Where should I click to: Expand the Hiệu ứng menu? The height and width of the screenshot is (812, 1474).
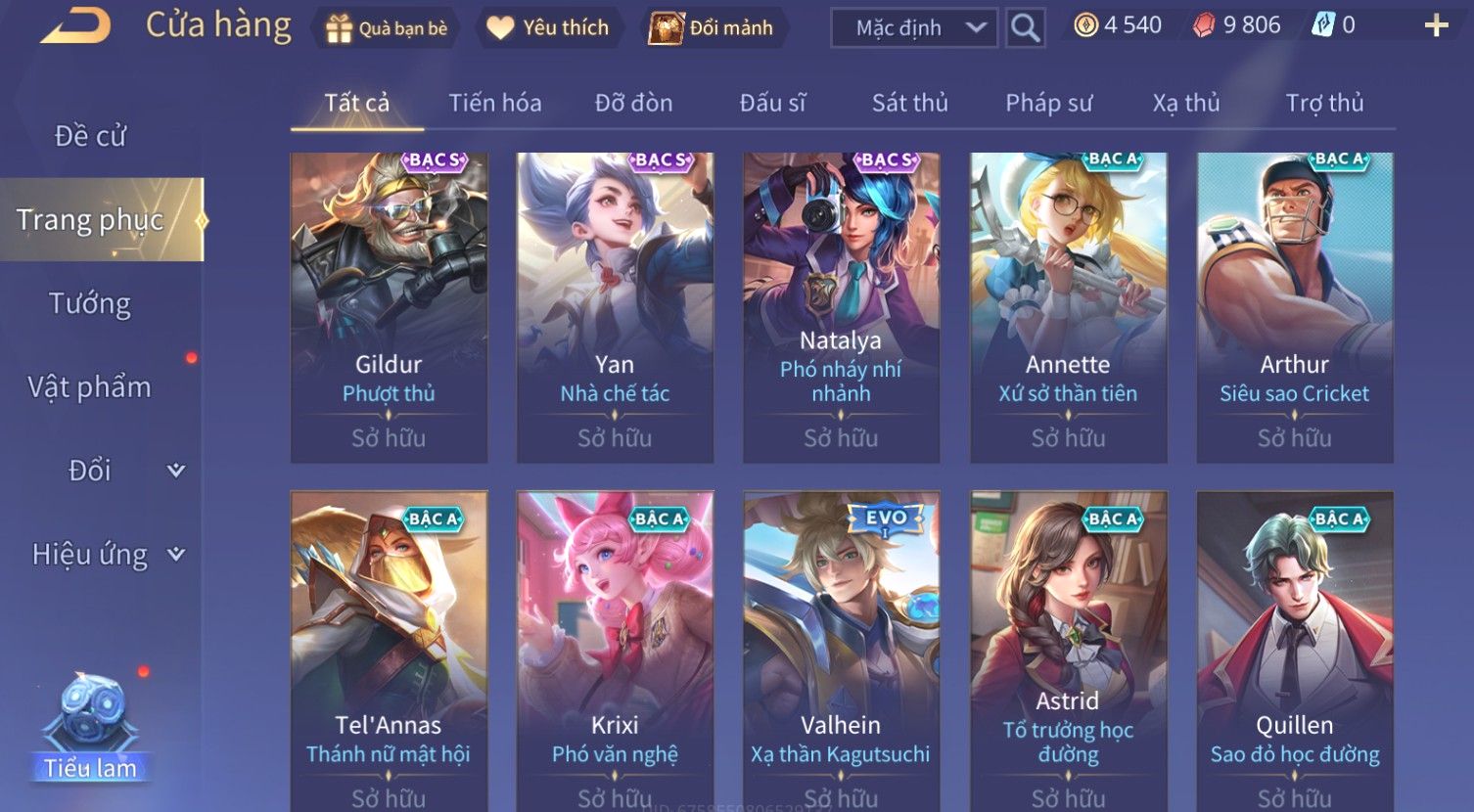click(106, 555)
